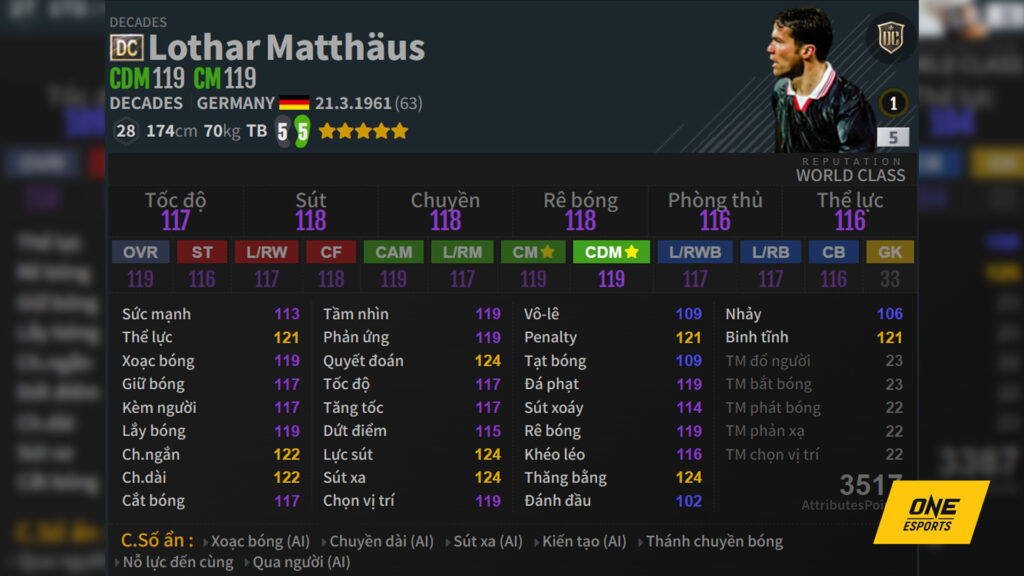The height and width of the screenshot is (576, 1024).
Task: Switch to the L/RB position tab
Action: (770, 253)
